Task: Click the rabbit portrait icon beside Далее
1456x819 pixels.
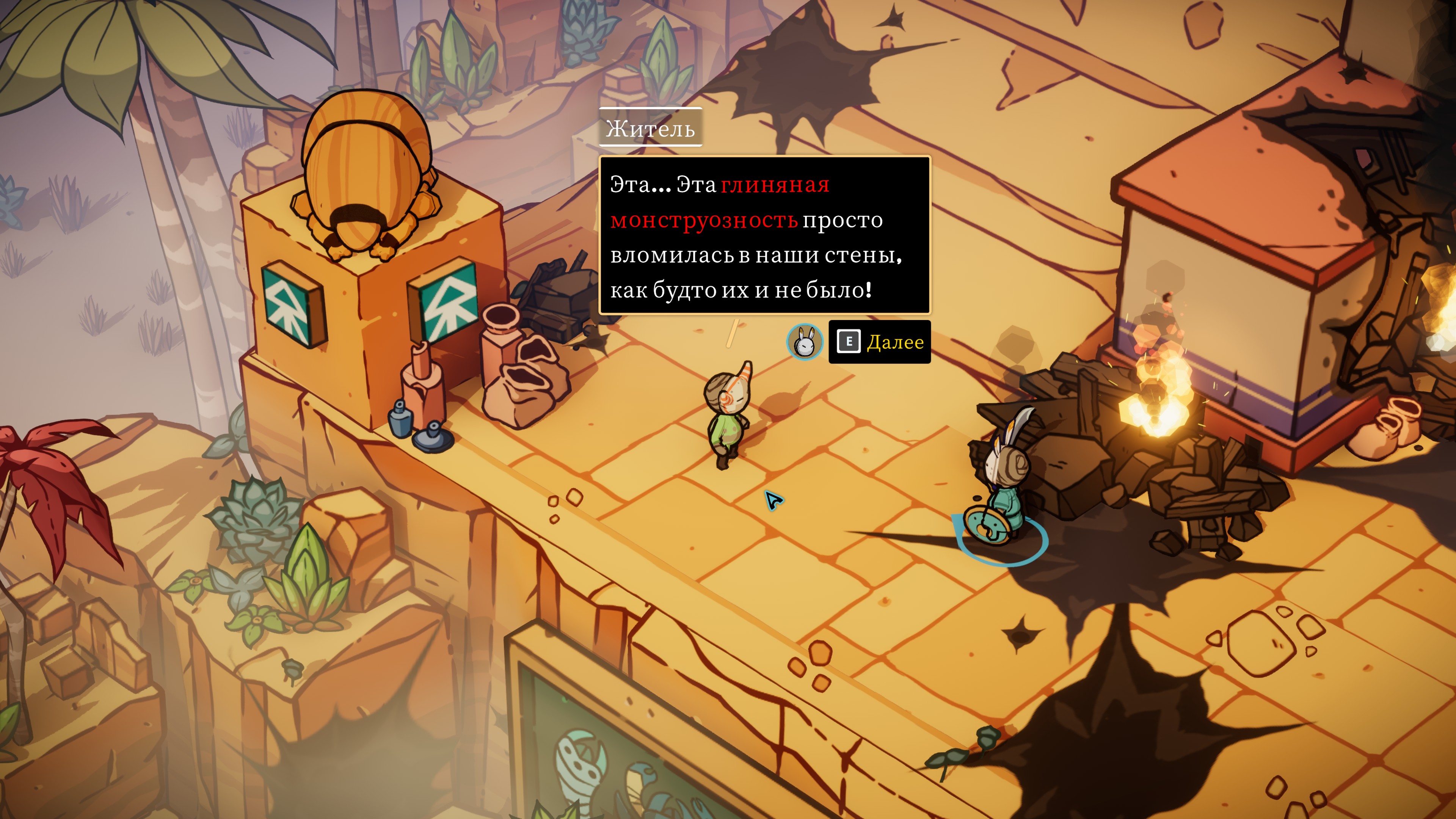Action: point(804,341)
